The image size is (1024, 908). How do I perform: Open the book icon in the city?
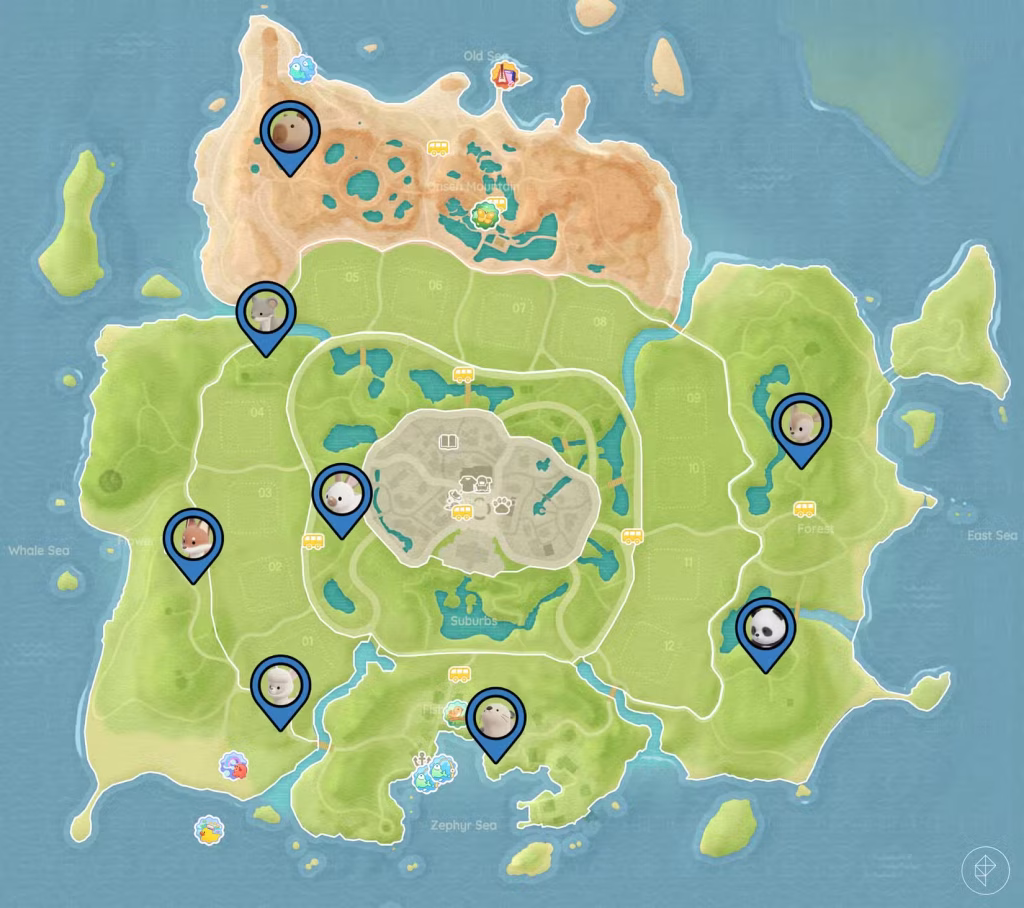tap(447, 440)
